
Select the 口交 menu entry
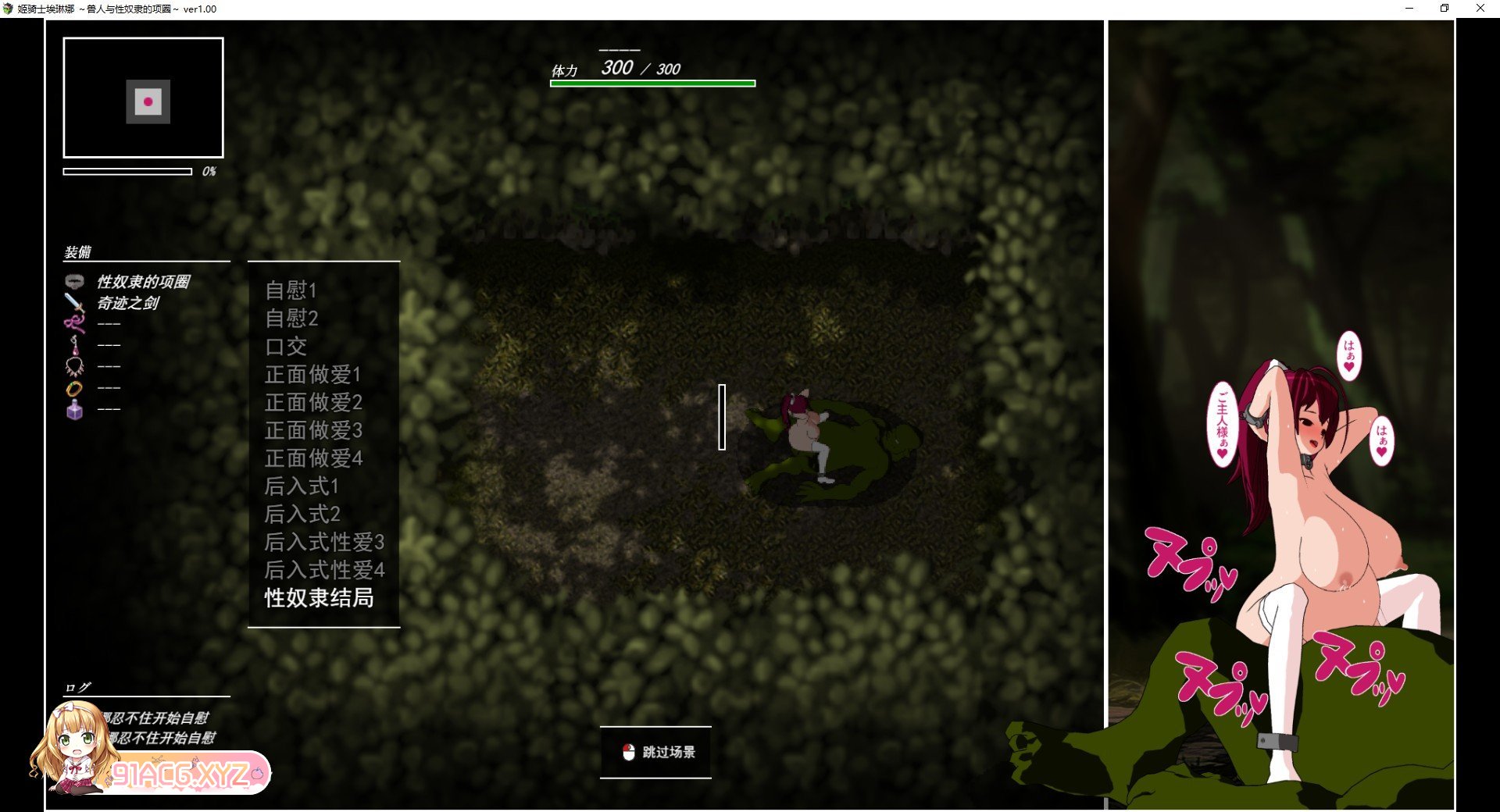(286, 347)
